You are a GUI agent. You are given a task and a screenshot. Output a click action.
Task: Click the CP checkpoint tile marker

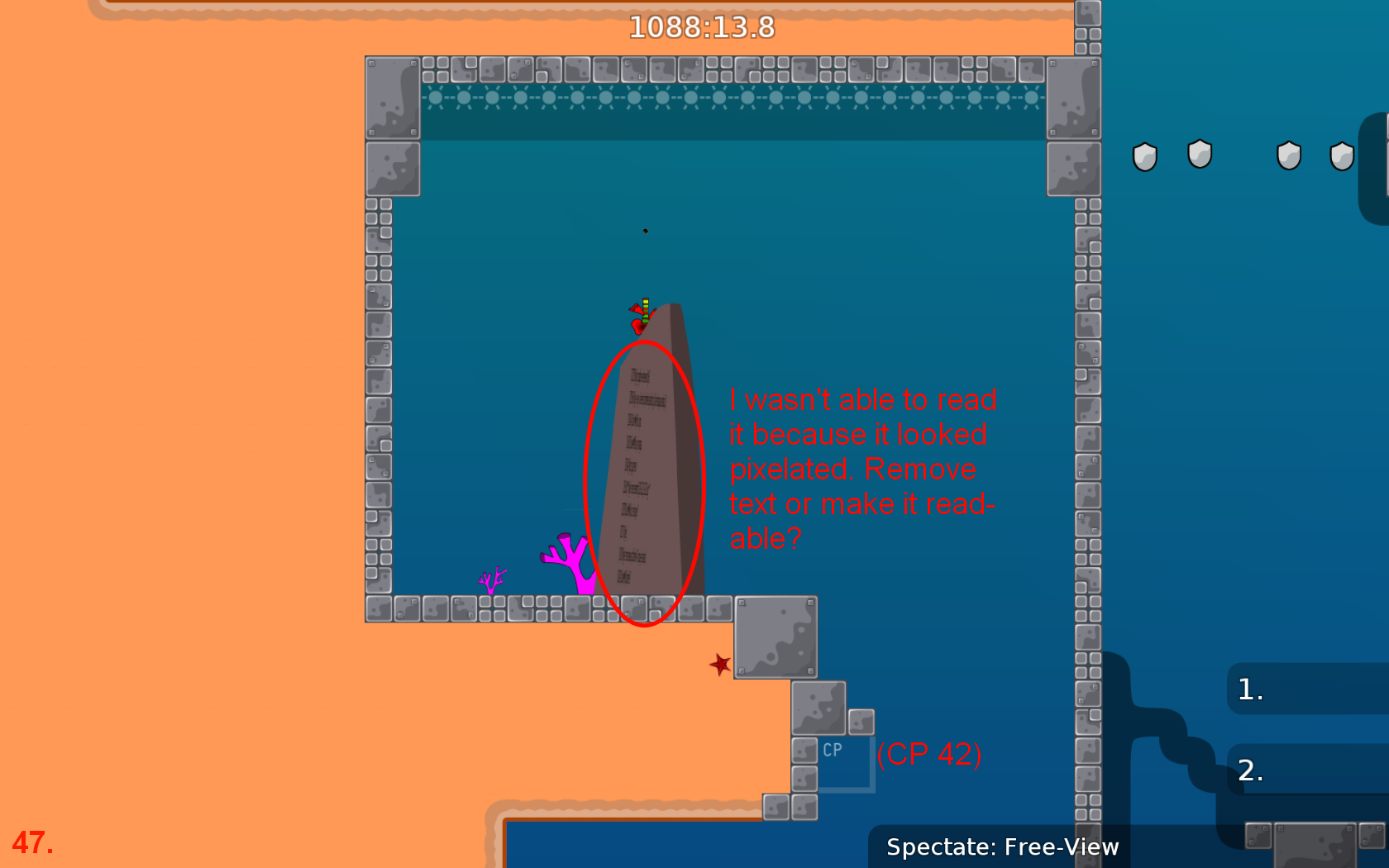pos(832,751)
